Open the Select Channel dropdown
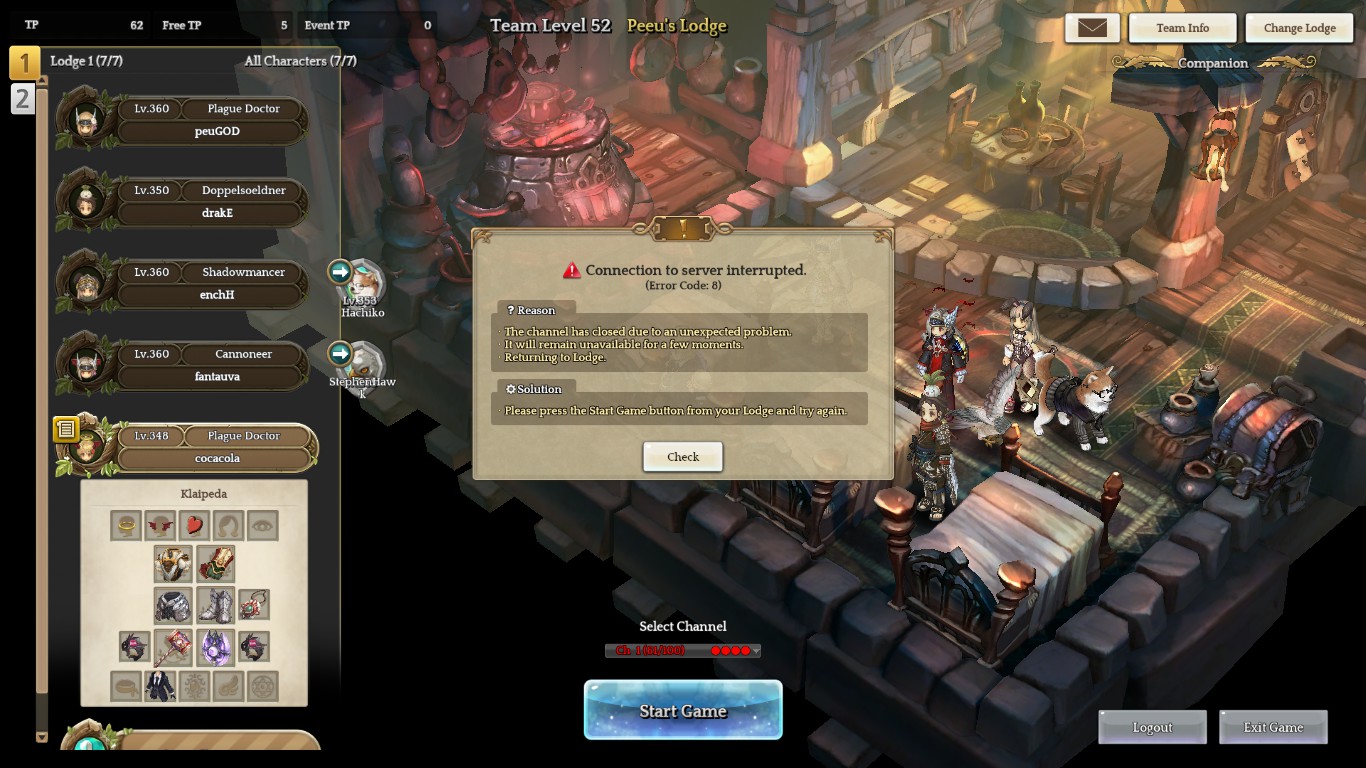 point(683,651)
